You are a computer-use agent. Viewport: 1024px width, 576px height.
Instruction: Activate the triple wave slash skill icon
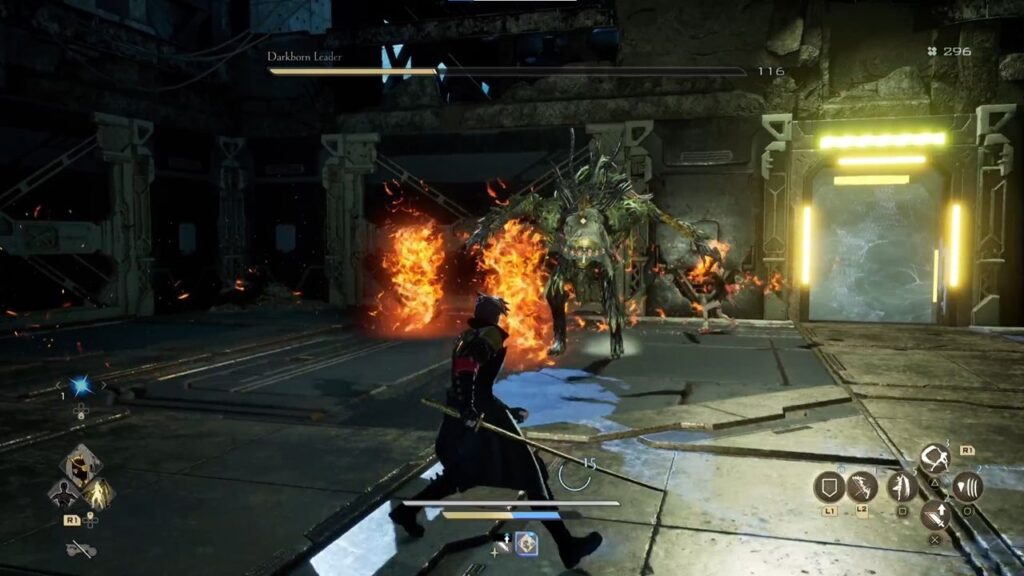pos(968,487)
